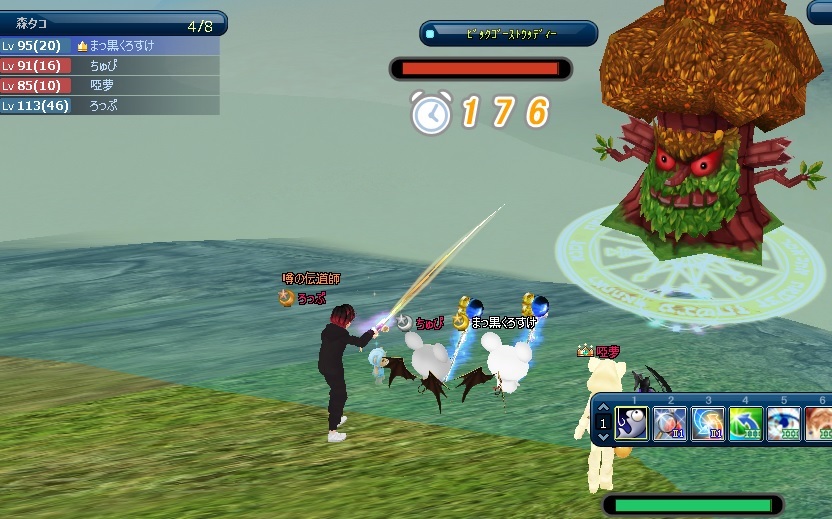Click the boss name target panel
This screenshot has width=832, height=519.
tap(508, 33)
